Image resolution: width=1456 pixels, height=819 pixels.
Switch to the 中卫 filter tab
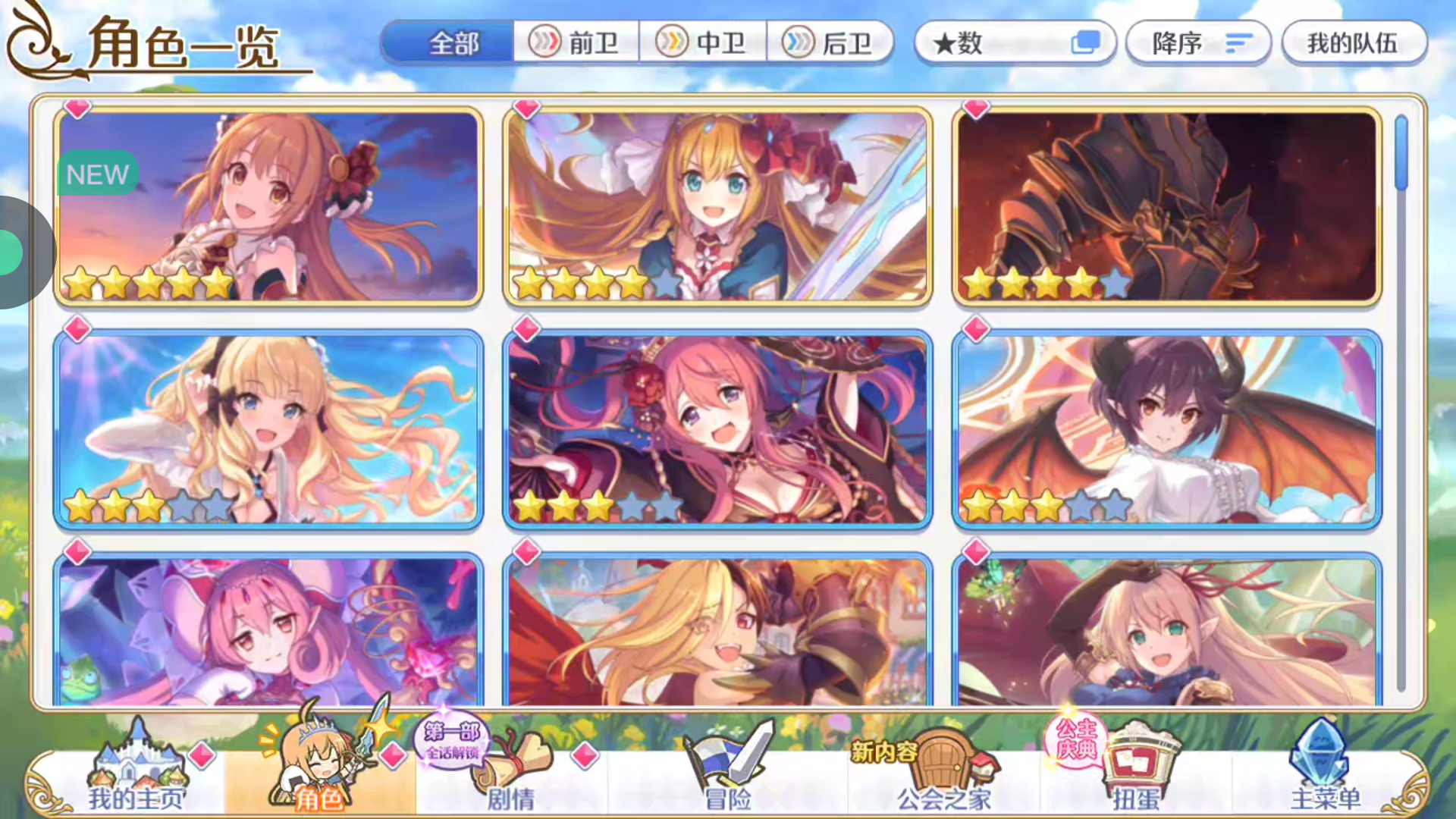point(704,43)
